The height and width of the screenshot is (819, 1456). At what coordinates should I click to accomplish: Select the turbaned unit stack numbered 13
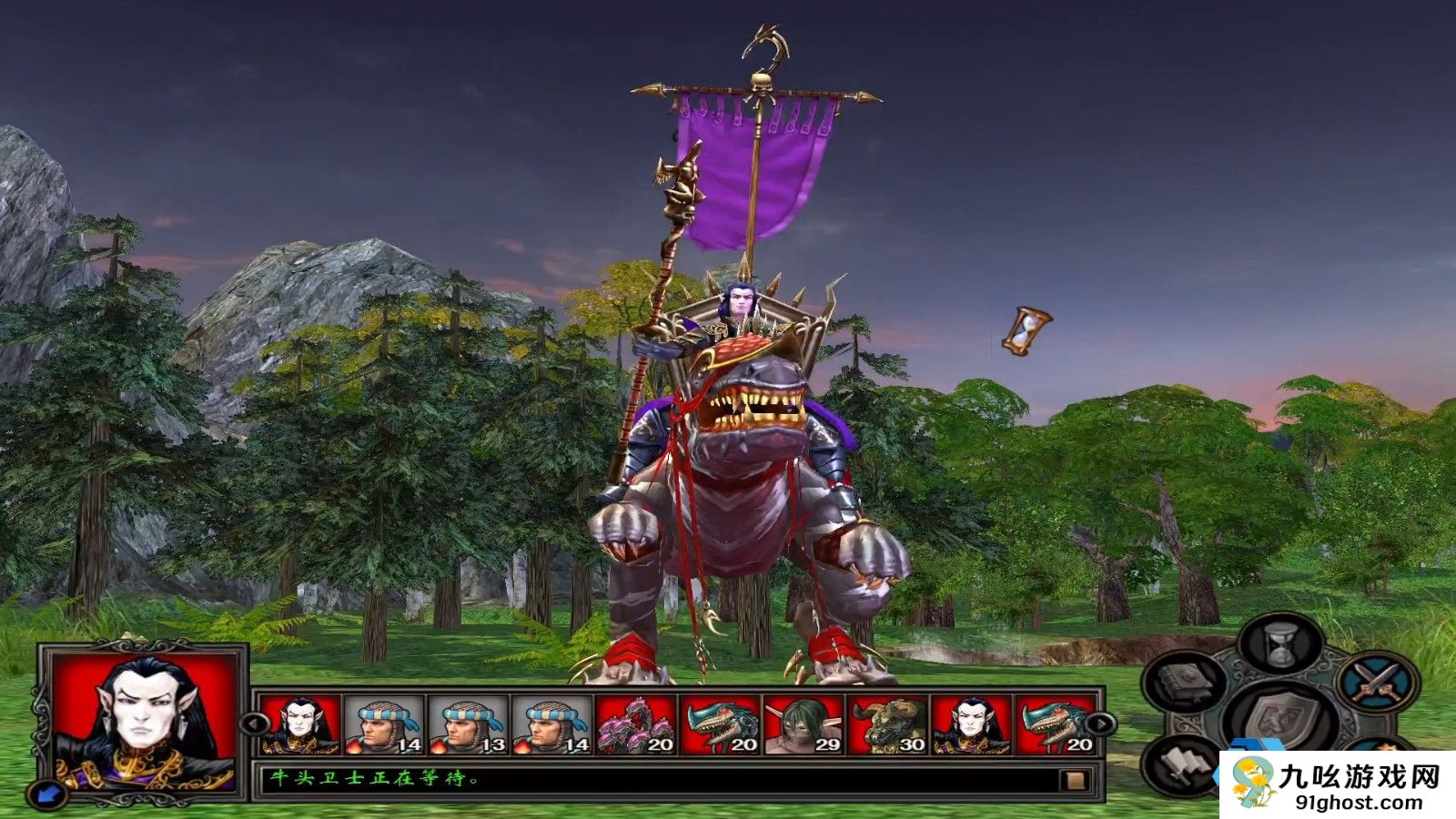[468, 725]
